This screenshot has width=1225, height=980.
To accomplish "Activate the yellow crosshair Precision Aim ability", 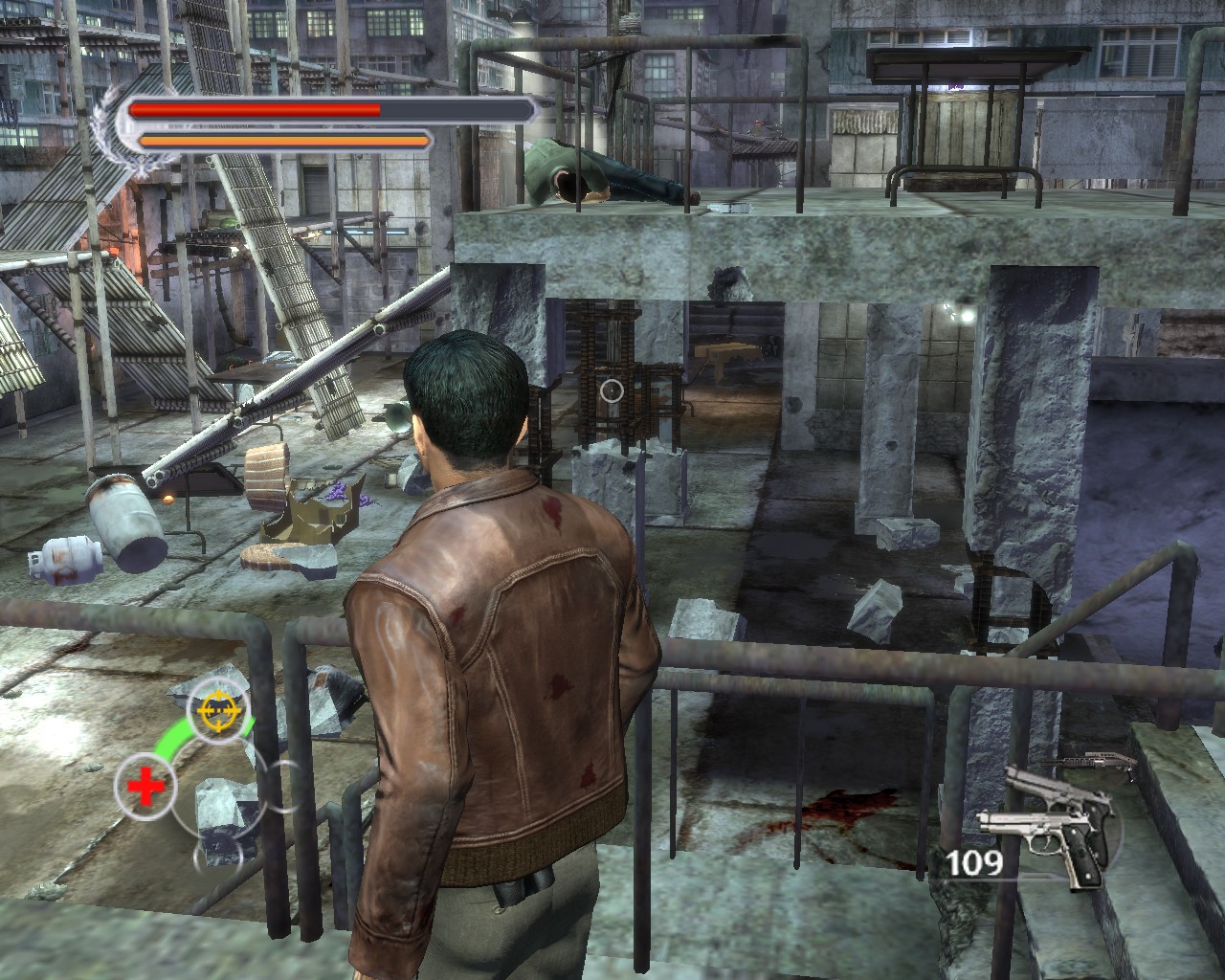I will (x=218, y=709).
